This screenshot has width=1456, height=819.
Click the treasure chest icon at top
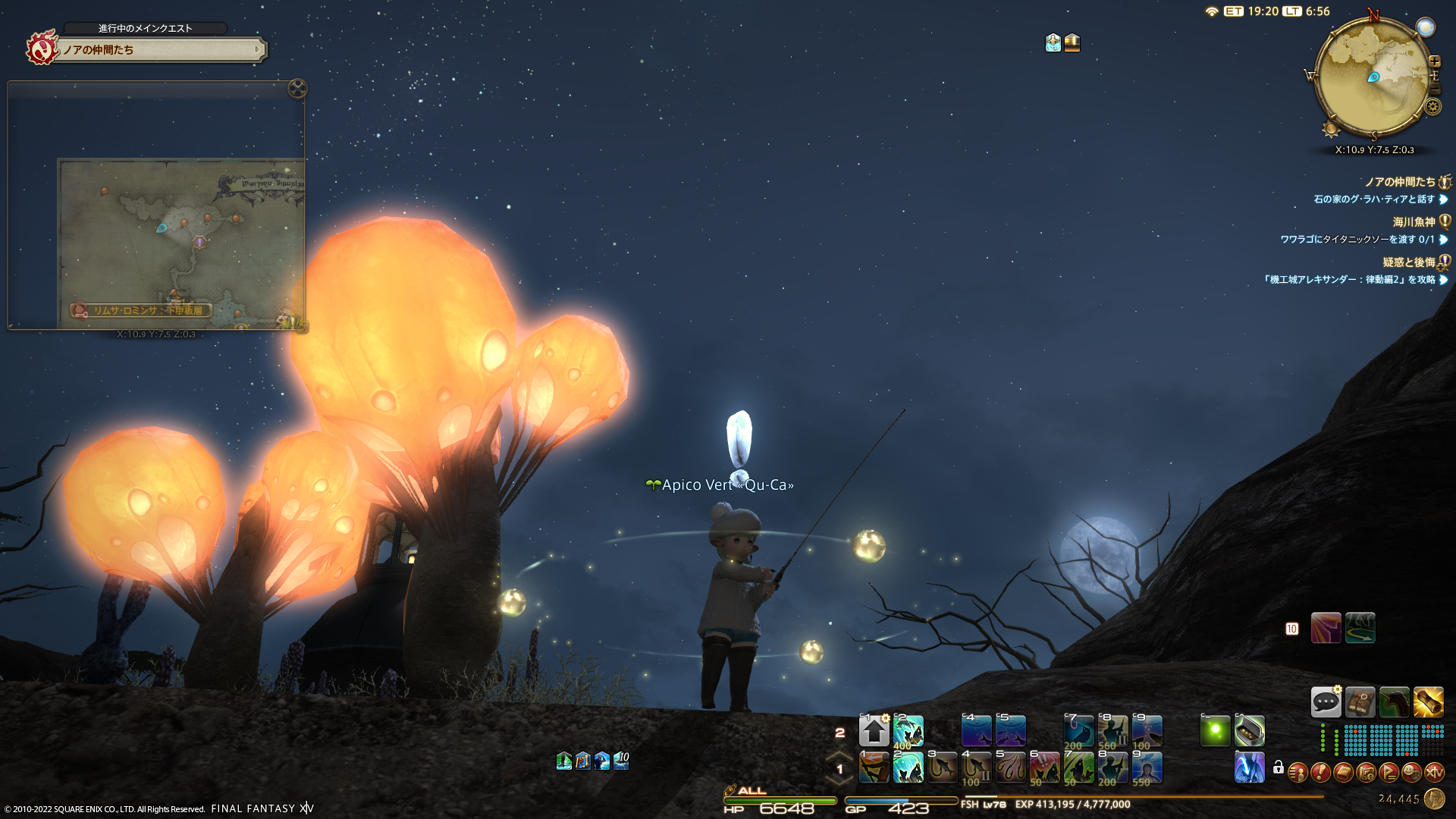click(1072, 42)
